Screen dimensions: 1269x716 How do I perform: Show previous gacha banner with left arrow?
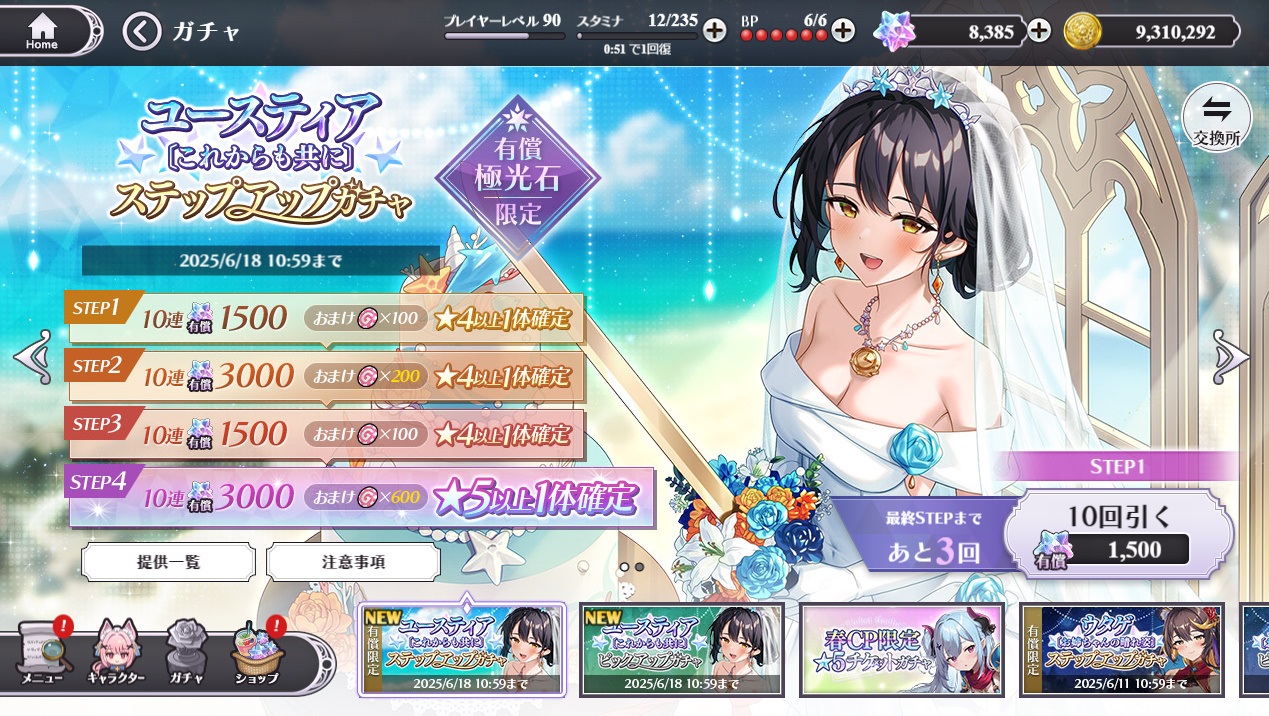pyautogui.click(x=31, y=356)
